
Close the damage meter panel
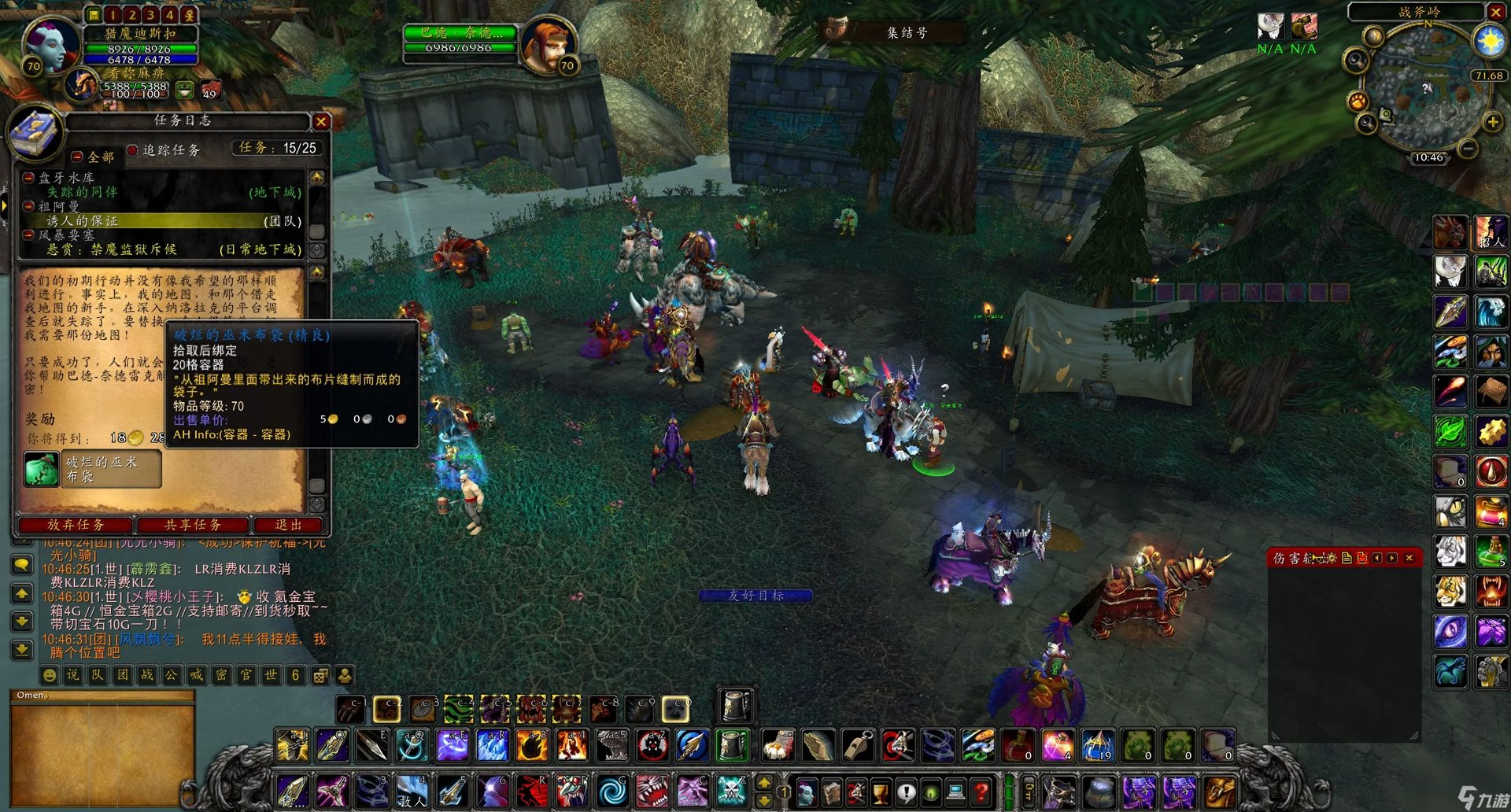coord(1409,558)
